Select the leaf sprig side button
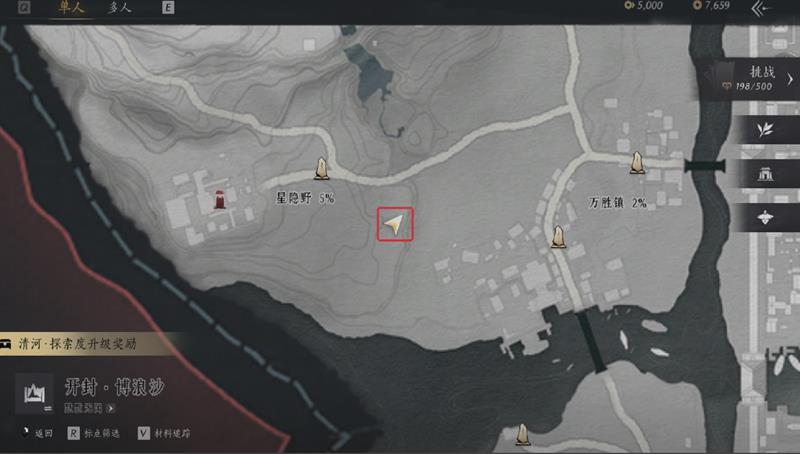This screenshot has width=800, height=454. [767, 130]
